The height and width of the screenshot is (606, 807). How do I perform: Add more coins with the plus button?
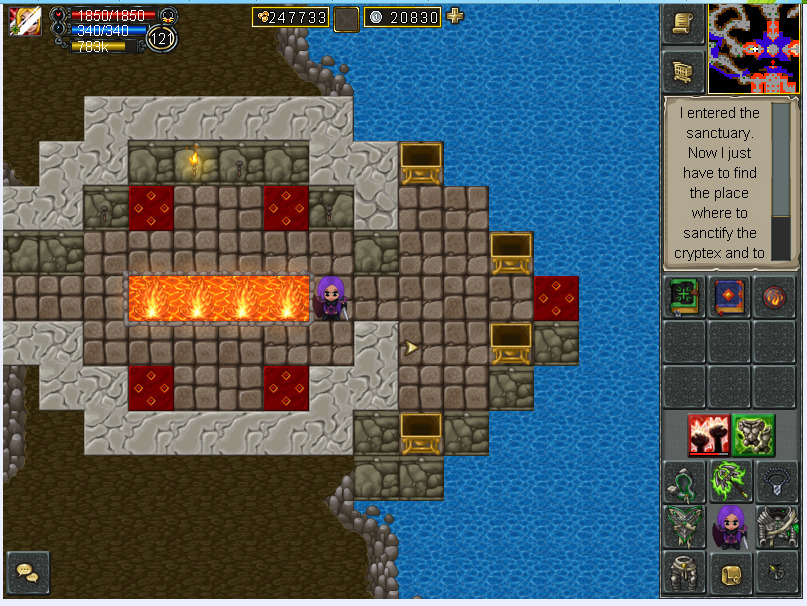pyautogui.click(x=455, y=16)
